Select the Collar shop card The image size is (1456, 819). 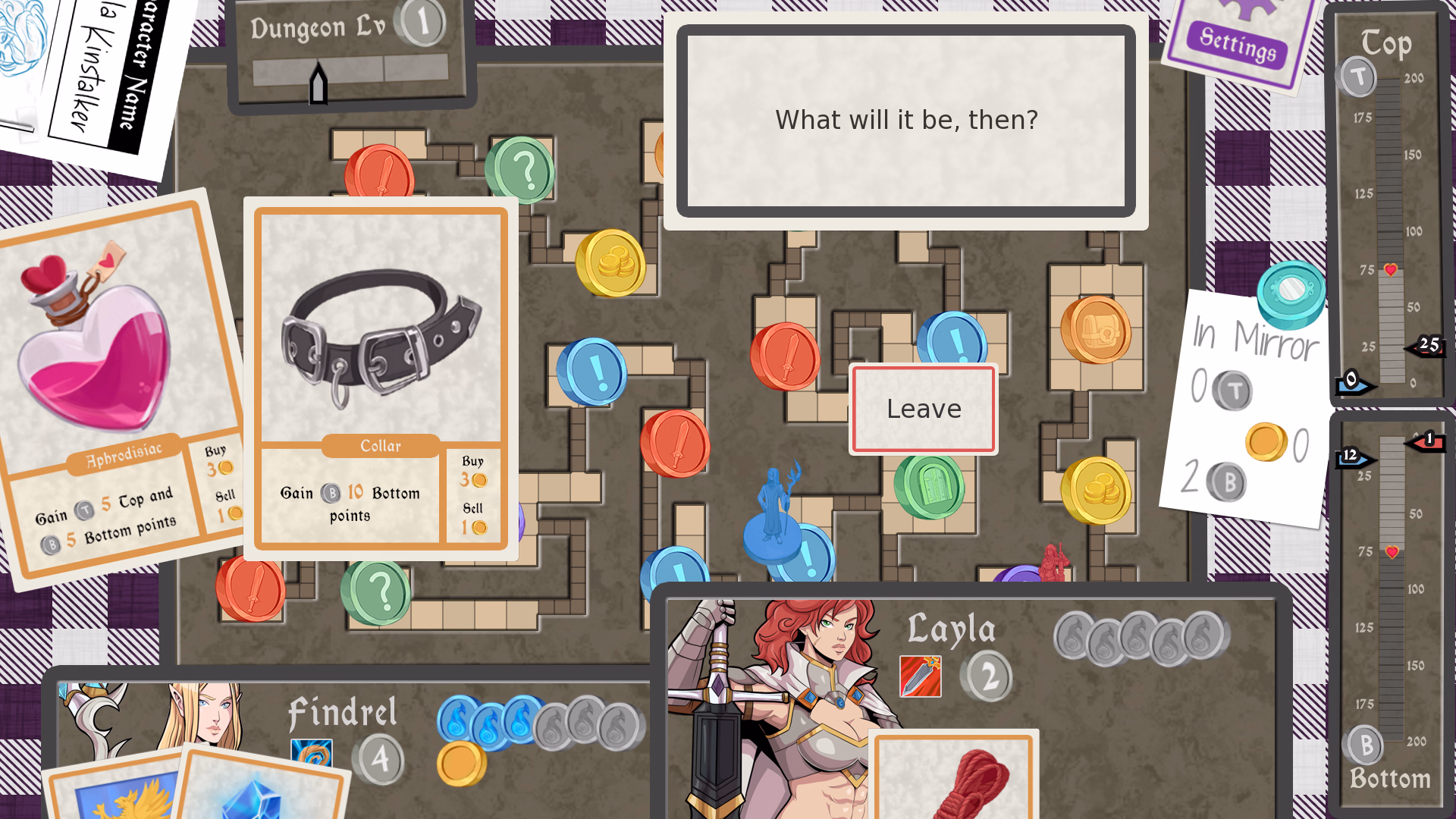pyautogui.click(x=381, y=378)
